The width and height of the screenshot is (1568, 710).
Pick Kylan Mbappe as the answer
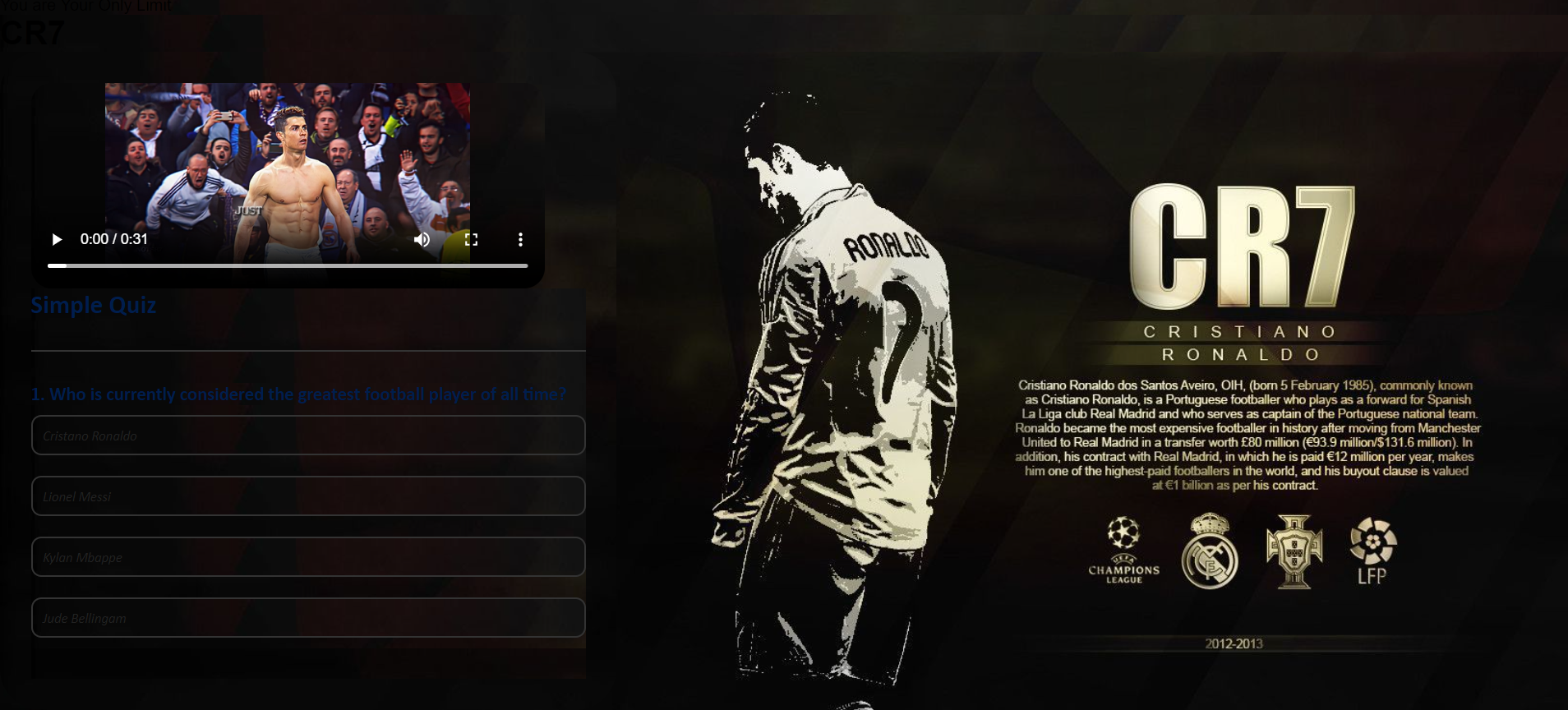tap(308, 557)
